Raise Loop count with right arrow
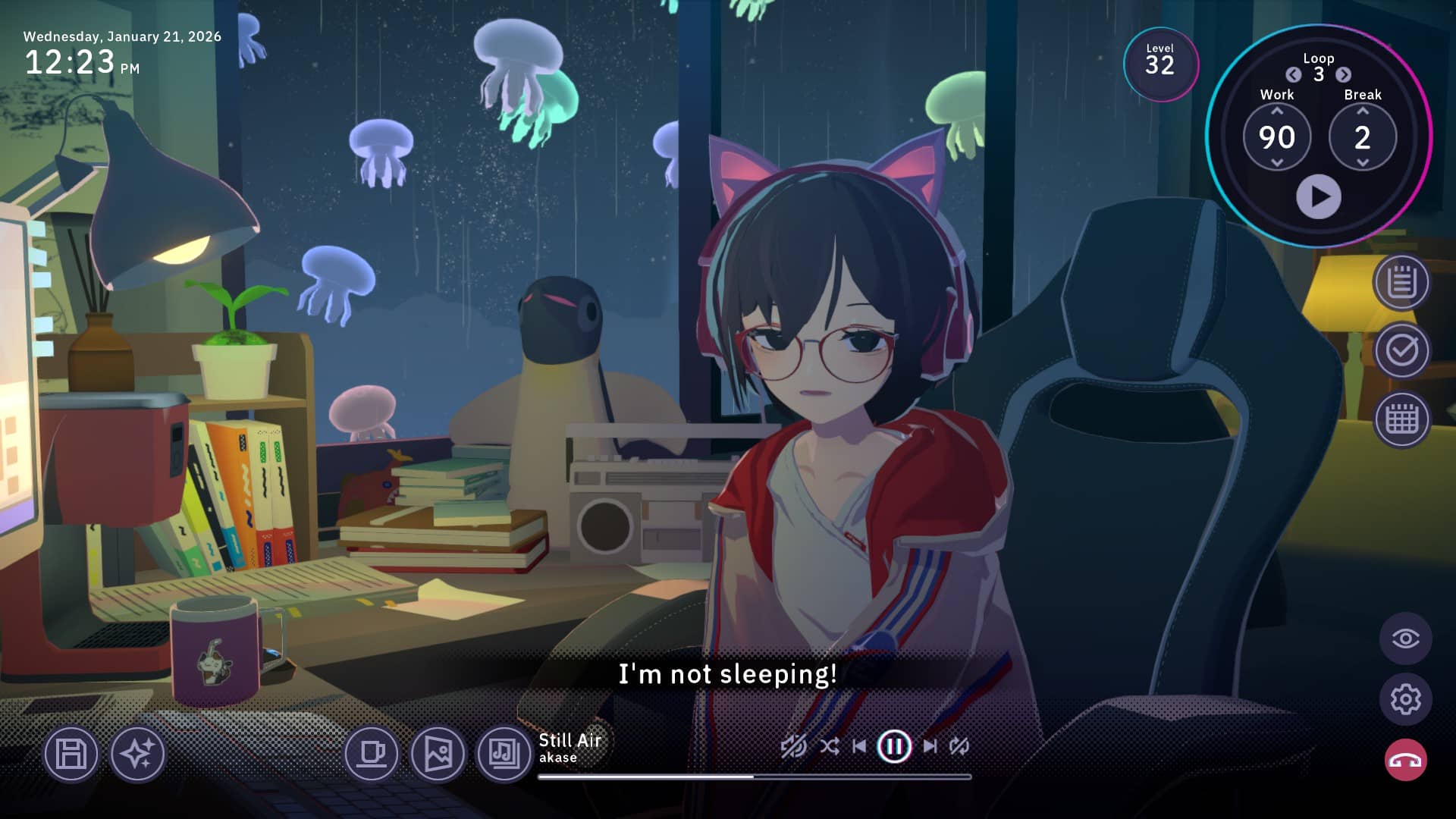 [x=1343, y=74]
